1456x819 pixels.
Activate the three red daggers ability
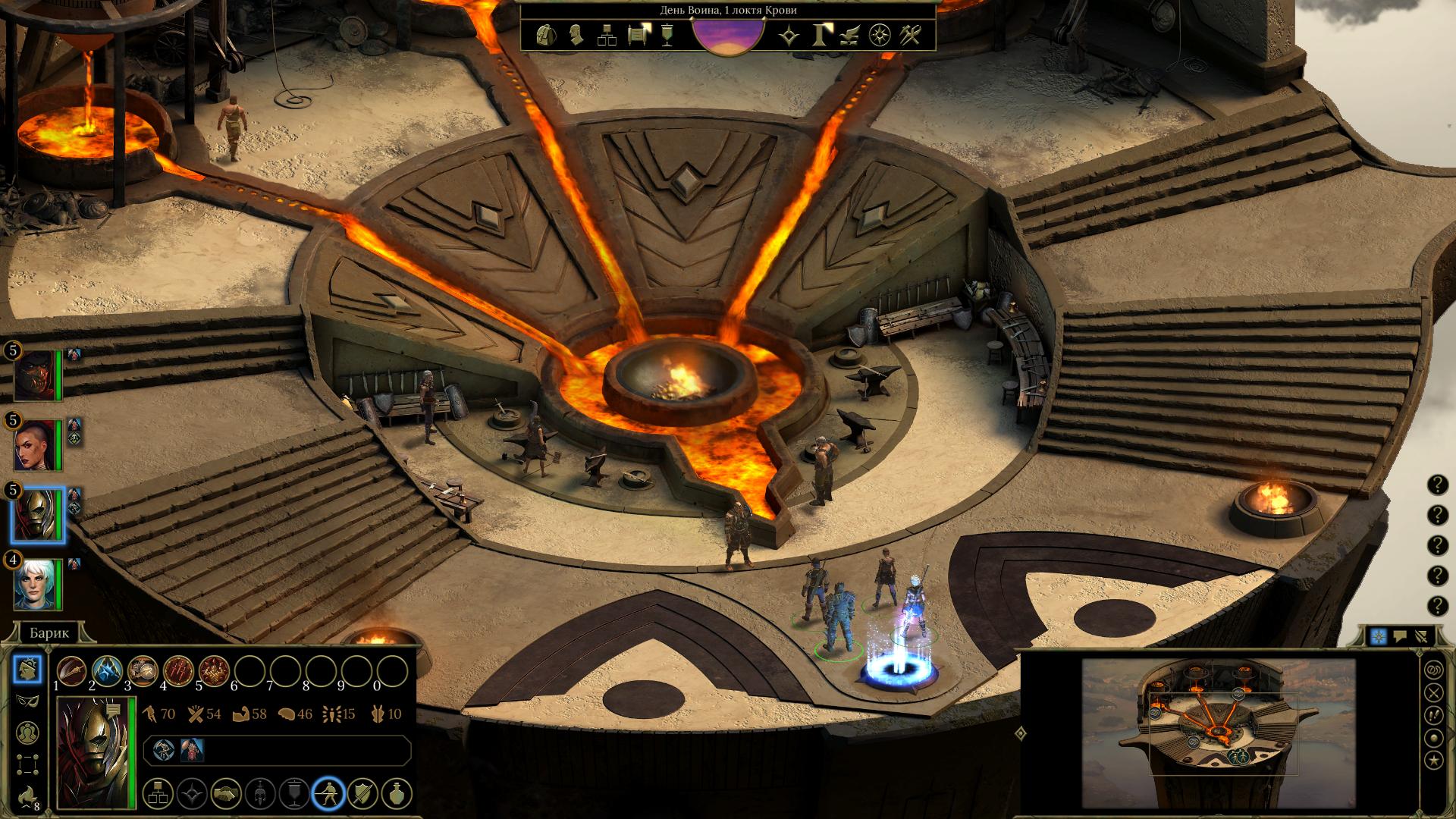[178, 670]
